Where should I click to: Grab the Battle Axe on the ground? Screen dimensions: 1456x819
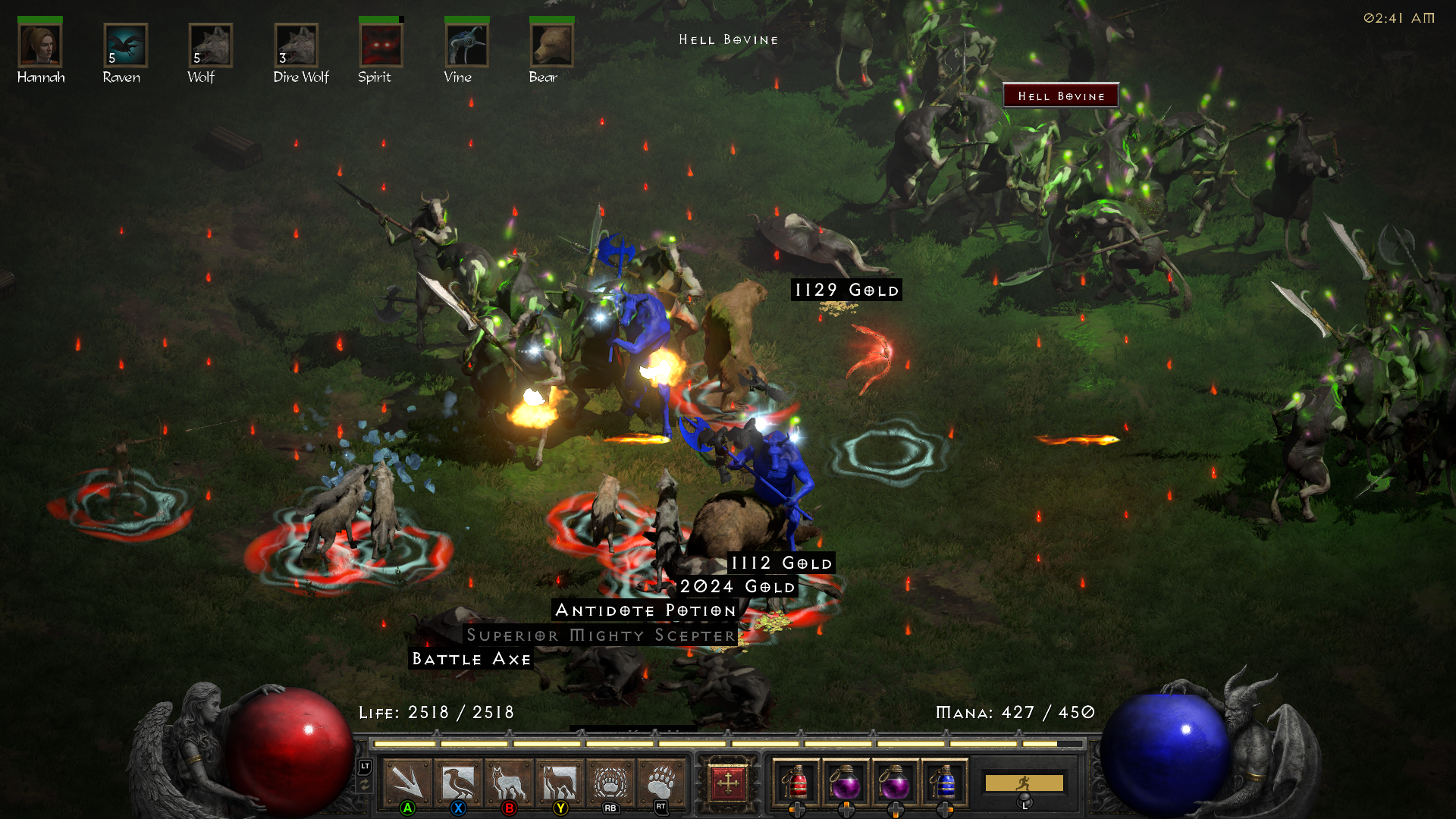(x=470, y=659)
